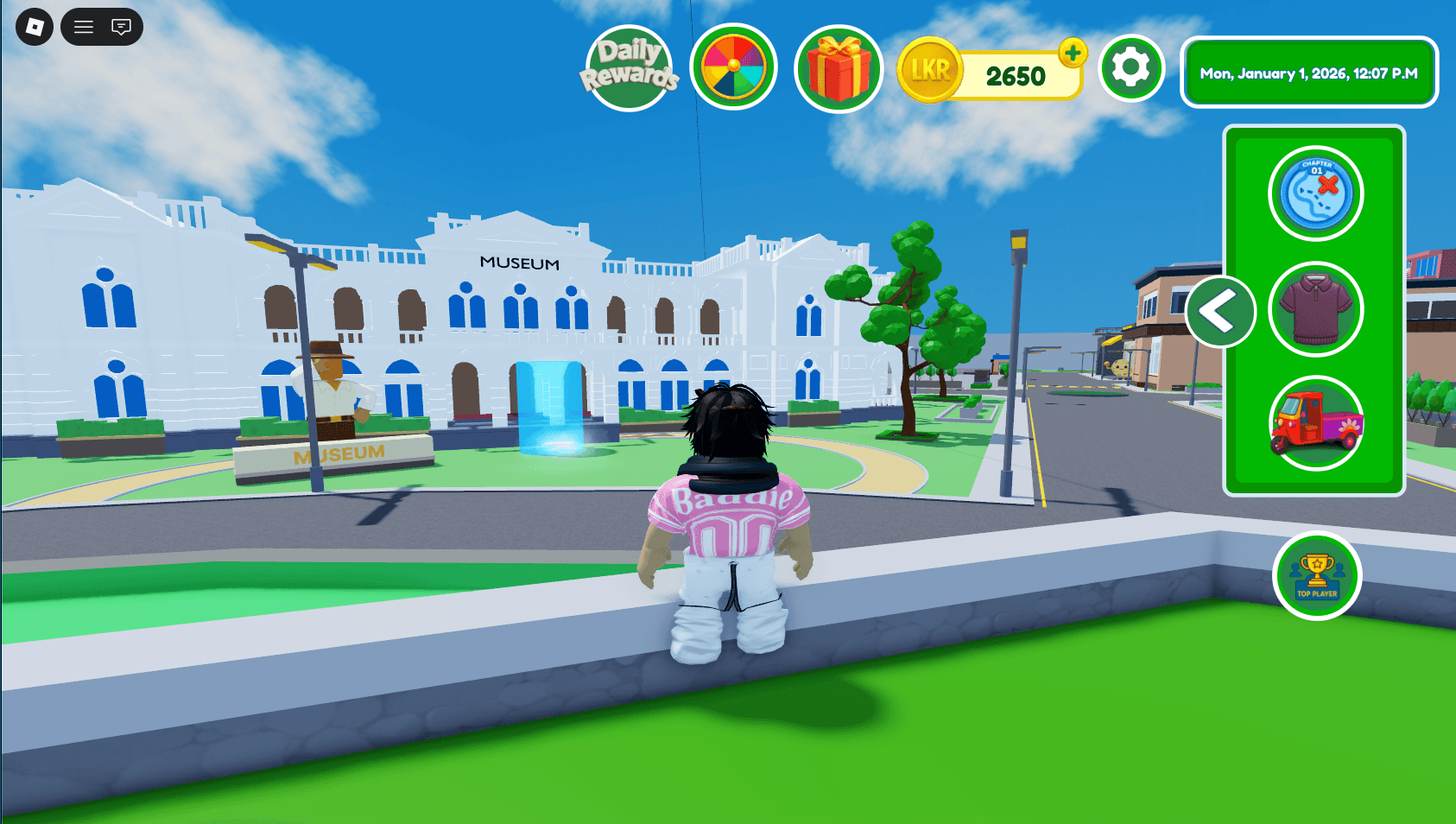Spin the colorful prize wheel
Screen dimensions: 1456x824
click(x=733, y=67)
